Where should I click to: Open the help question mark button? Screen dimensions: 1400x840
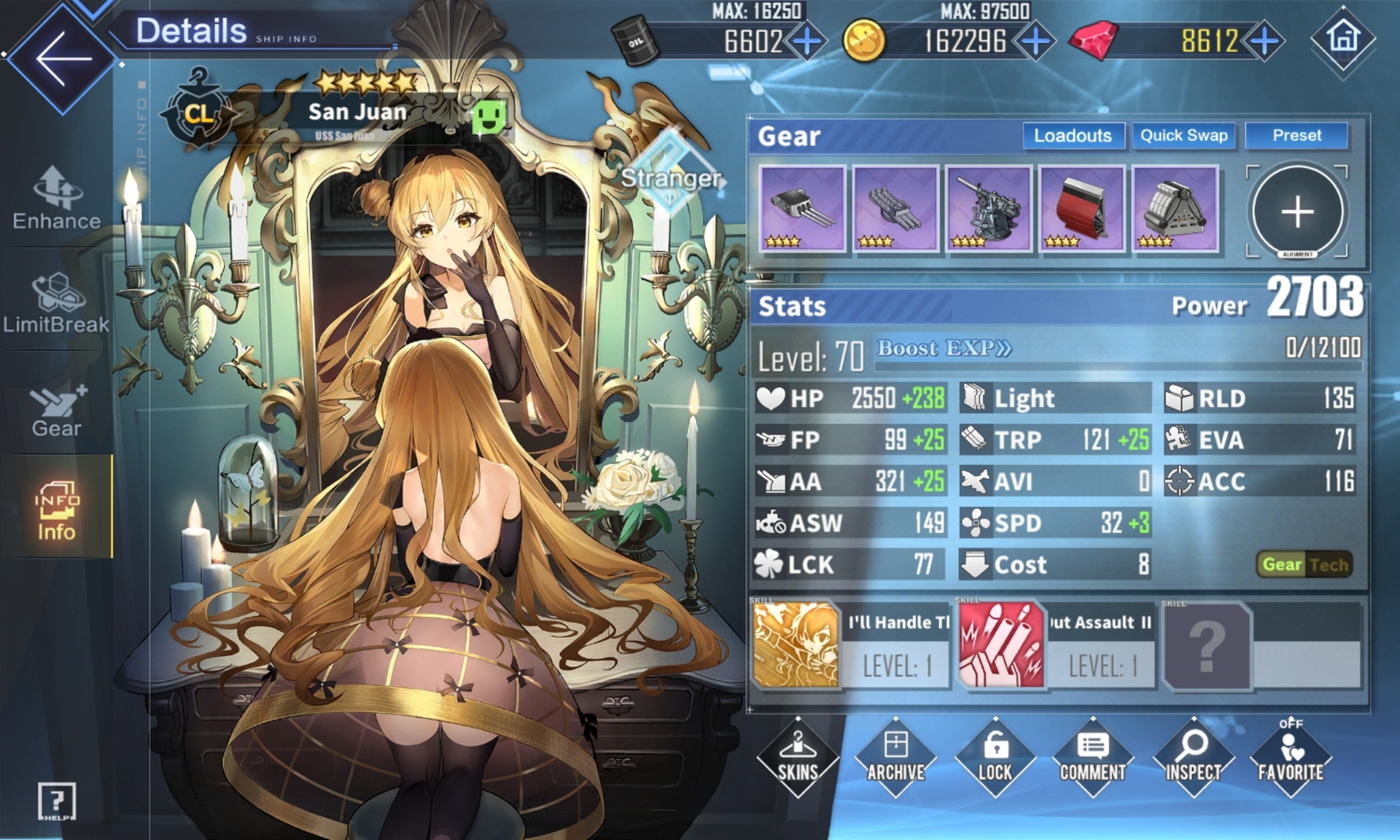click(56, 801)
